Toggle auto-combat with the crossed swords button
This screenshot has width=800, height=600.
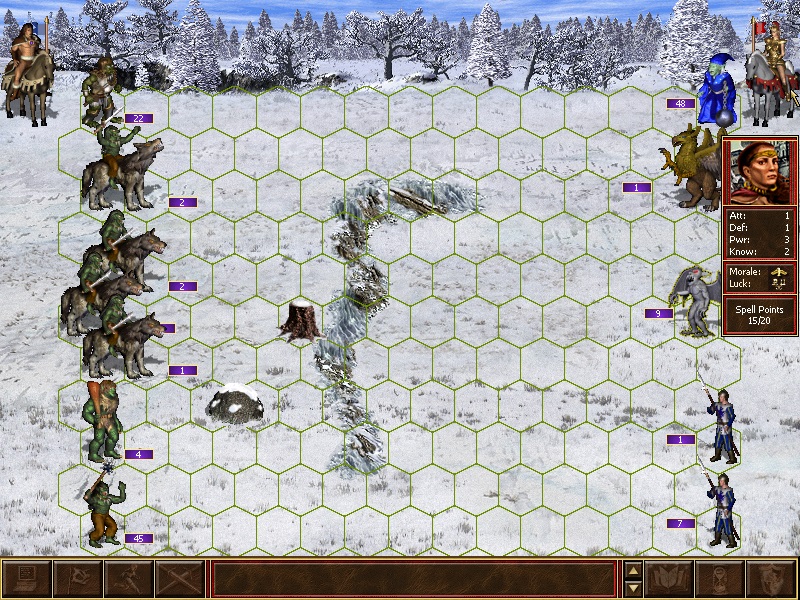(x=180, y=579)
